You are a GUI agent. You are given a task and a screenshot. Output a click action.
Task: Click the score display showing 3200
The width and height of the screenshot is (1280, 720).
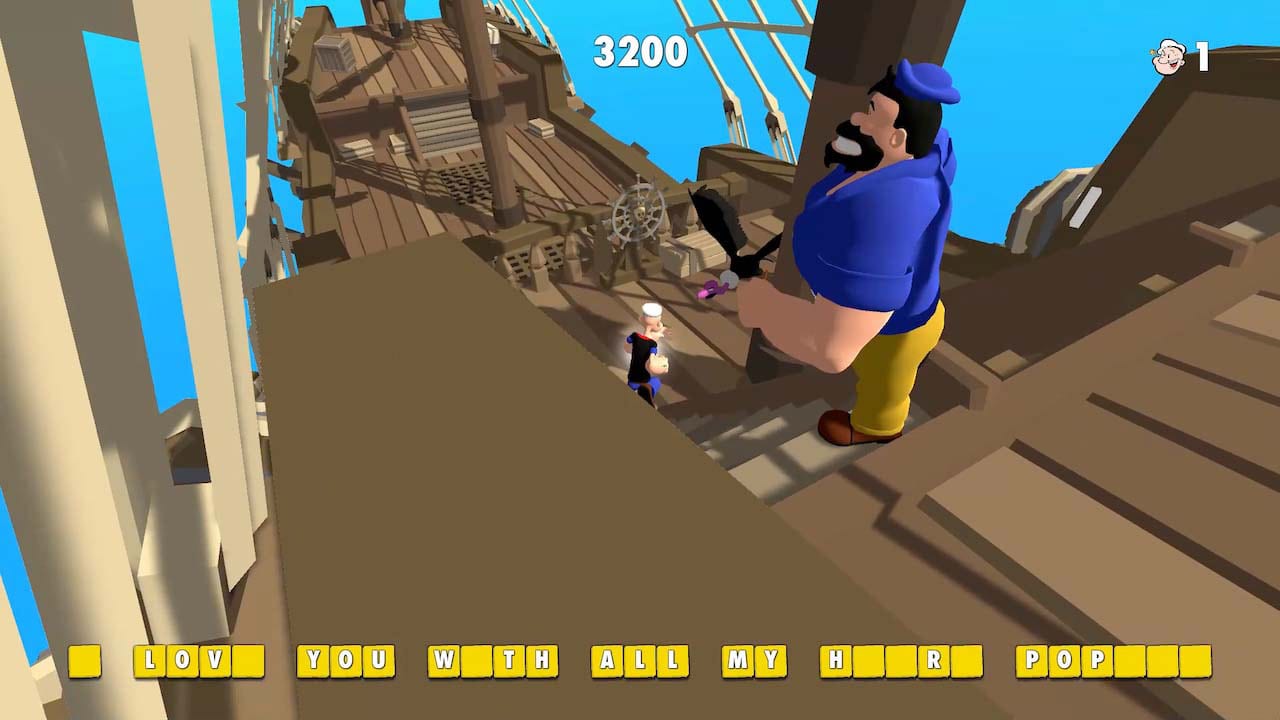pos(642,52)
